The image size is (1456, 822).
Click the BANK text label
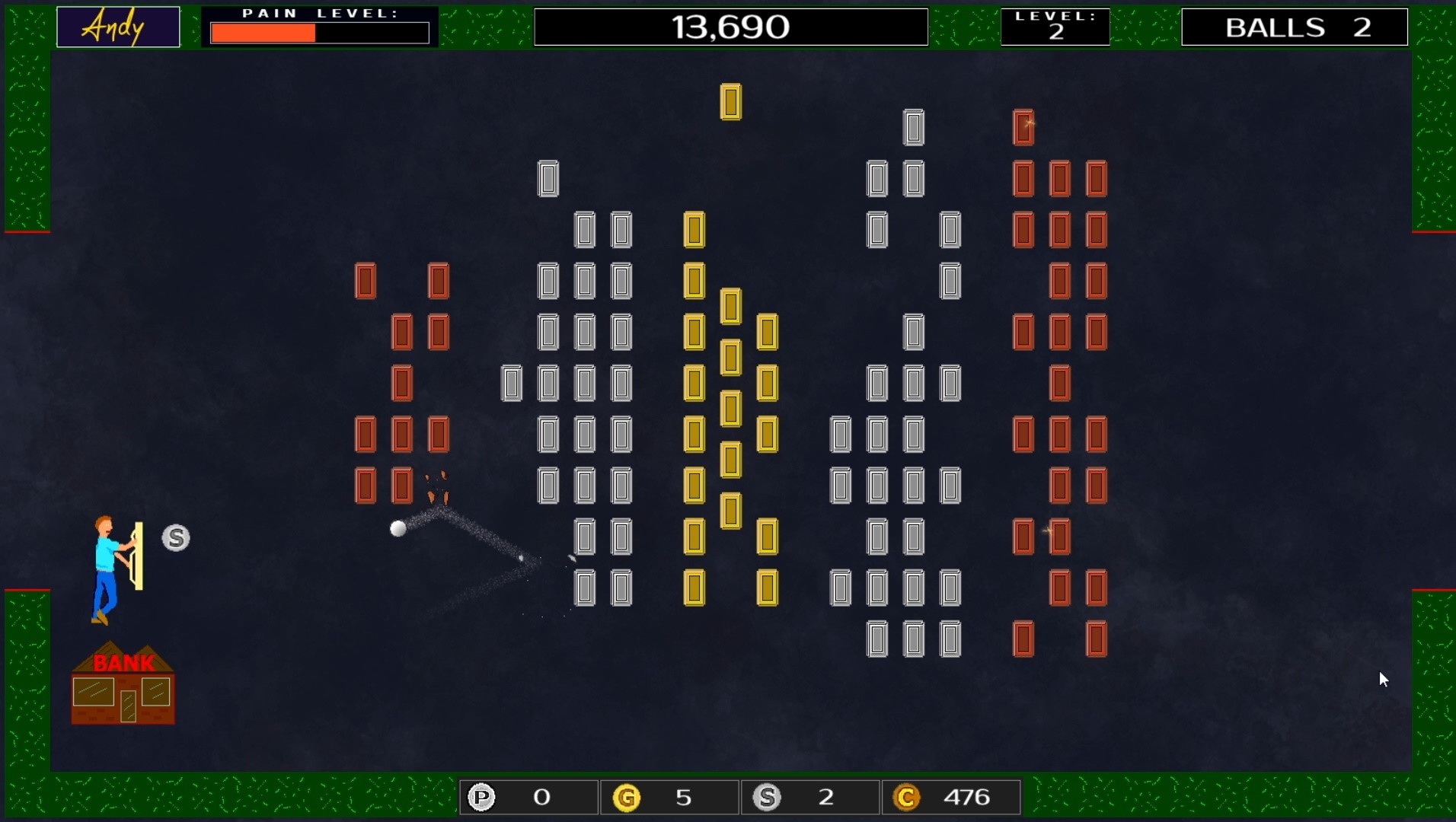123,662
